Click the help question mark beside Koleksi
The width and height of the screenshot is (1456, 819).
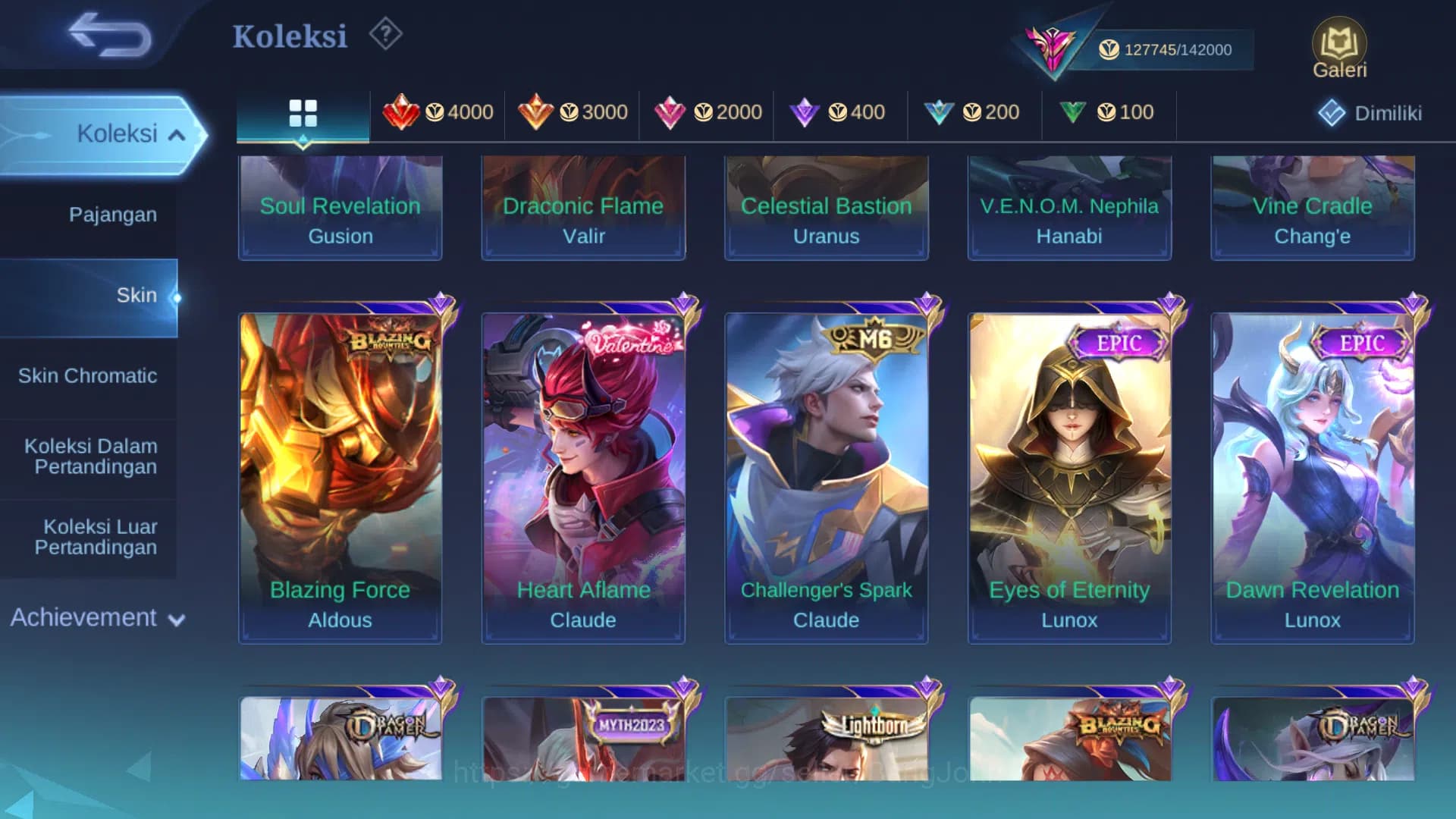point(385,34)
